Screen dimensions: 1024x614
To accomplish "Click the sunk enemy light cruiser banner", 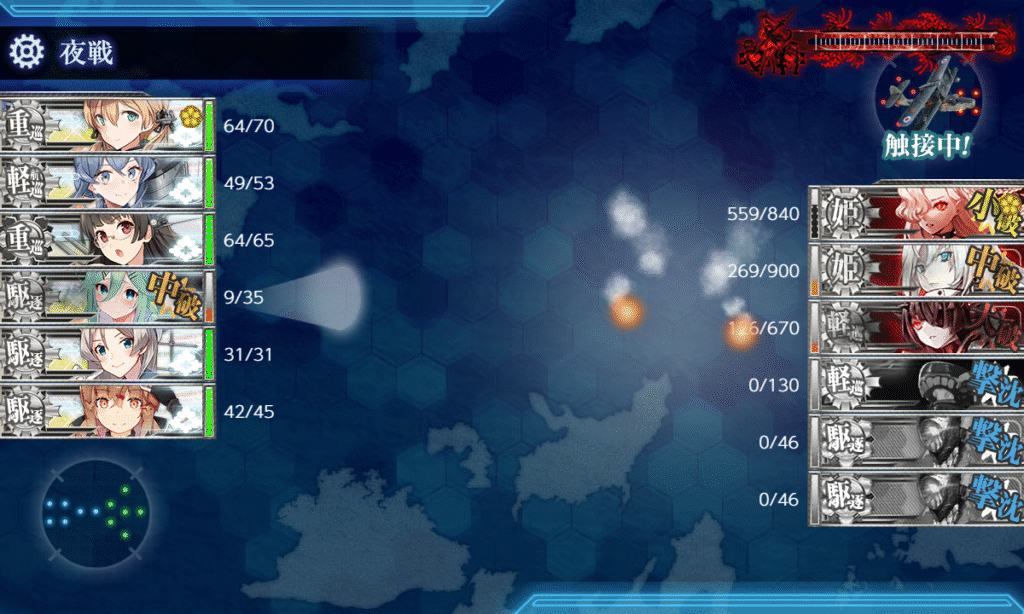I will coord(918,384).
